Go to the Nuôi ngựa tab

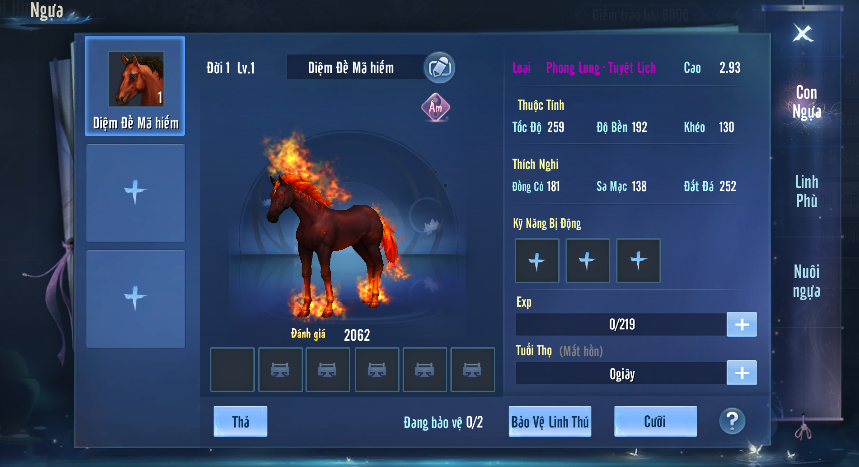pos(806,281)
